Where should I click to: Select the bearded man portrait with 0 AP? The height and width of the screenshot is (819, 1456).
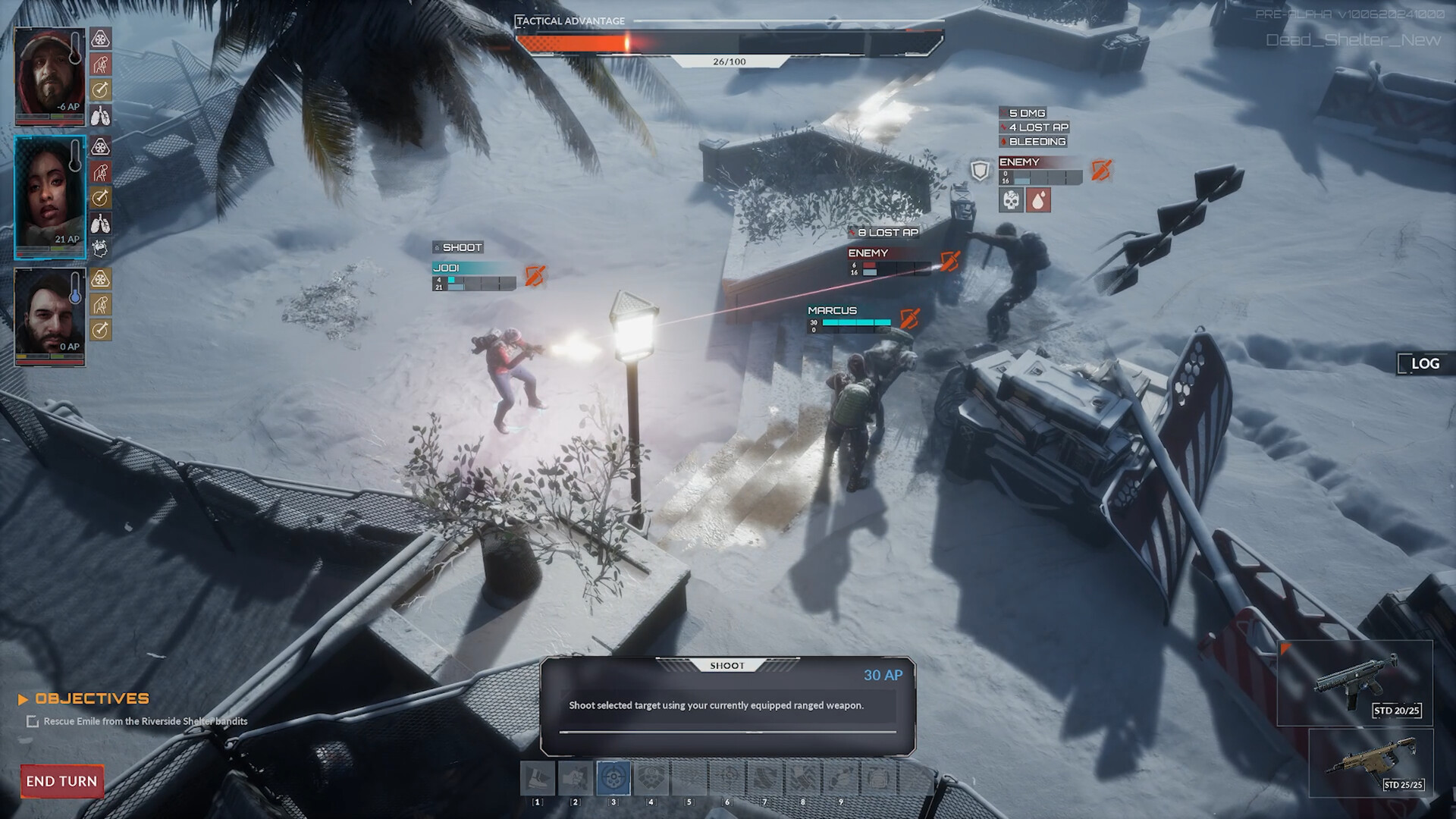[49, 315]
